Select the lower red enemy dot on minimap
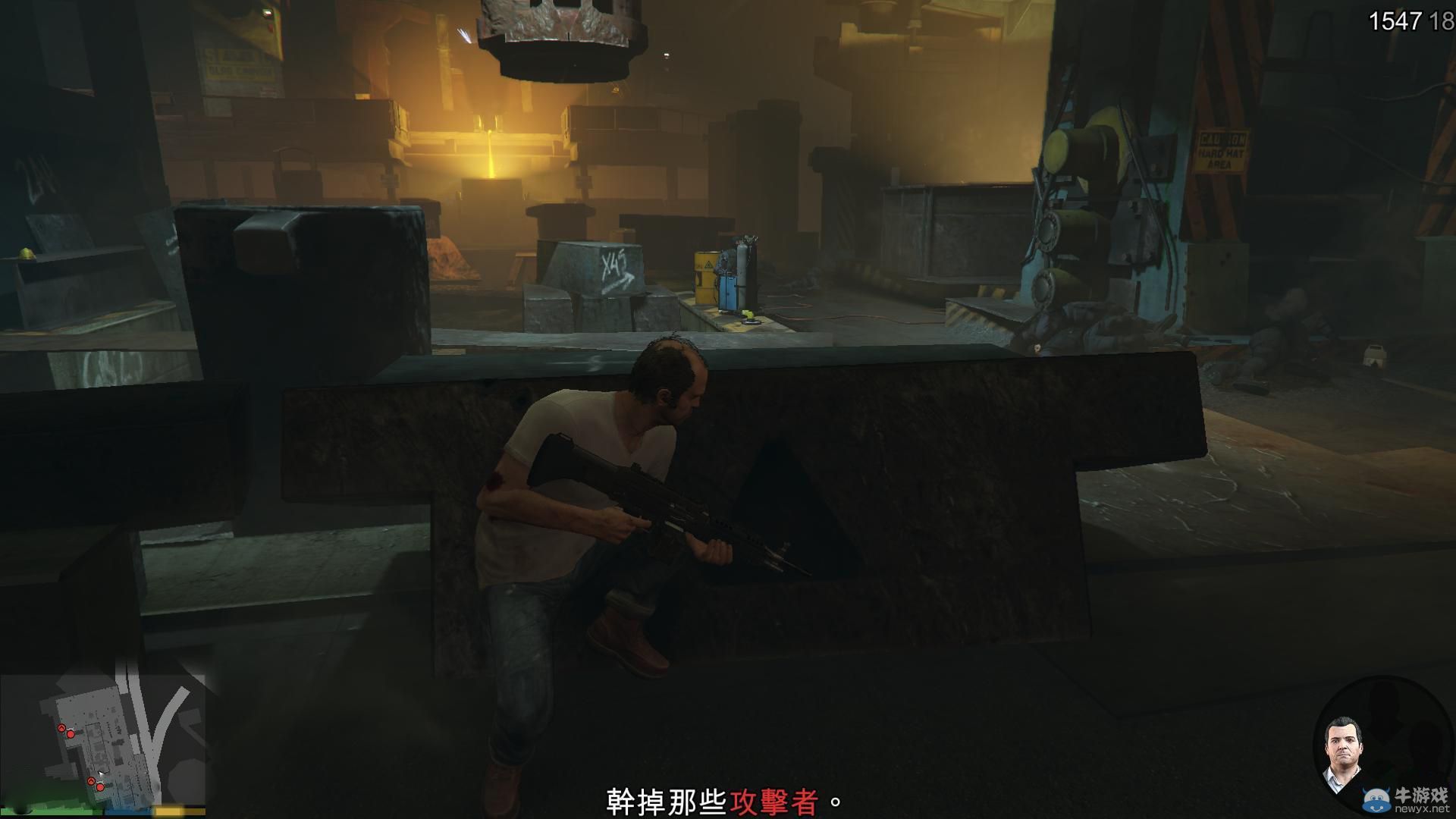Screen dimensions: 1456x819 coord(100,787)
